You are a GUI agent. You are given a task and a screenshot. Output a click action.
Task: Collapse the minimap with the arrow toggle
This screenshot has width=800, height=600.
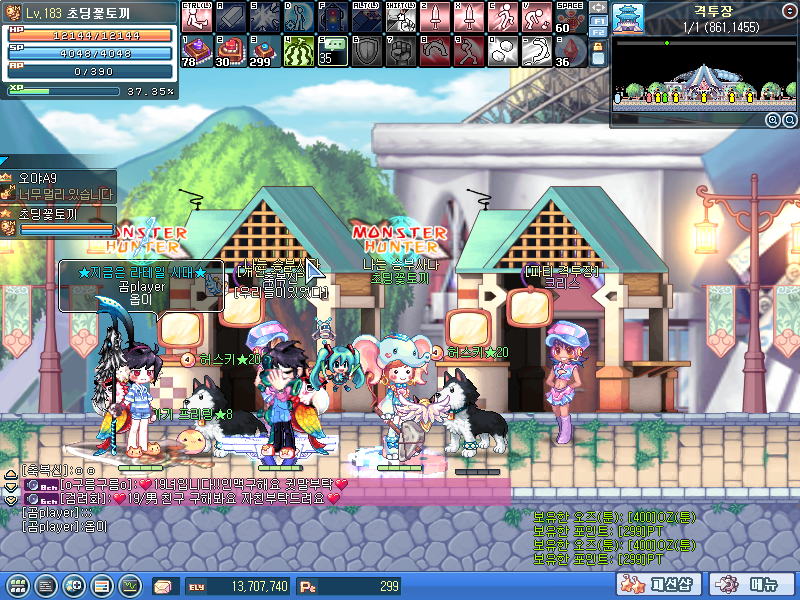(x=598, y=7)
